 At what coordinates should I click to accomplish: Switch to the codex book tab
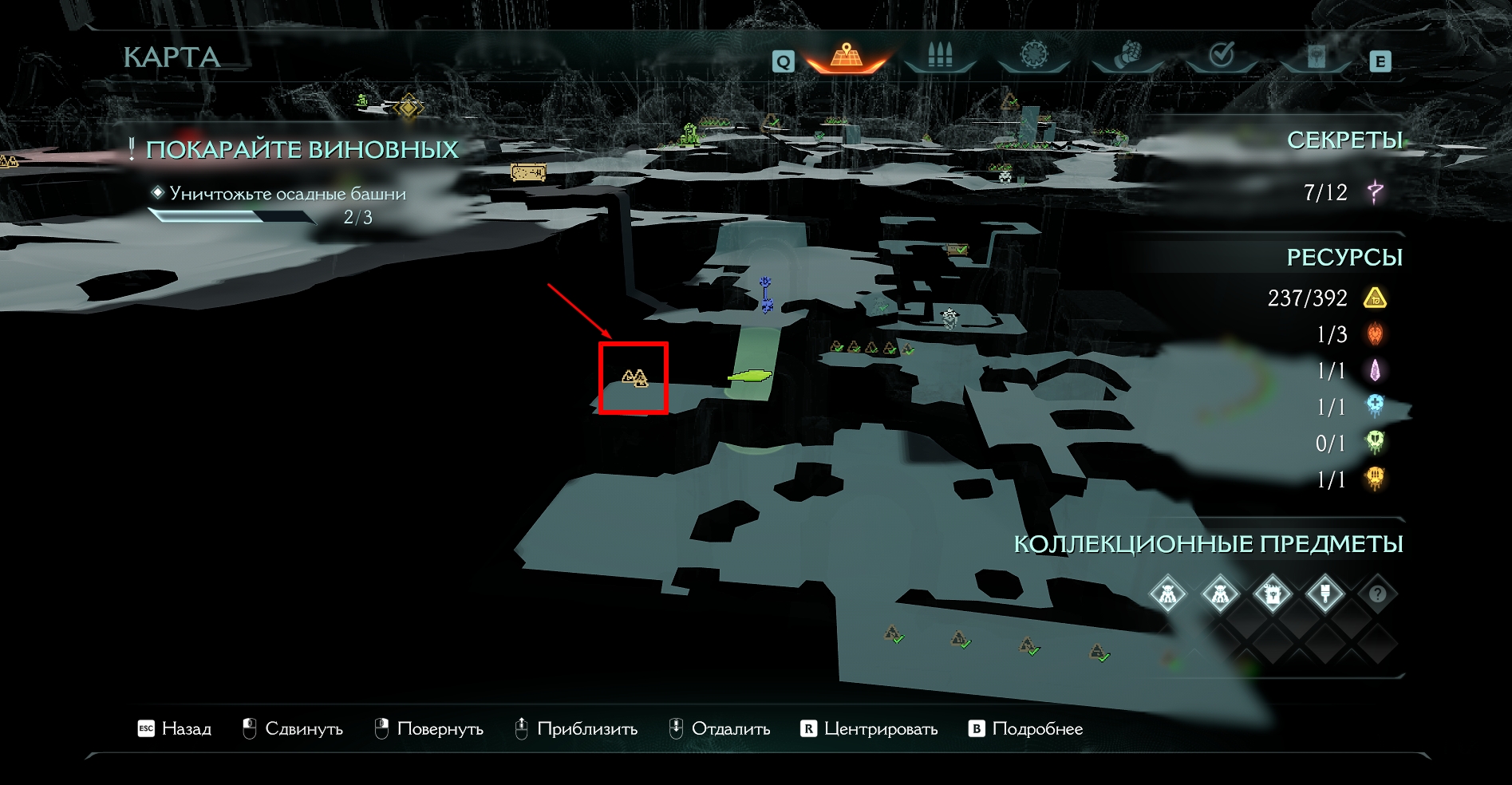1316,57
